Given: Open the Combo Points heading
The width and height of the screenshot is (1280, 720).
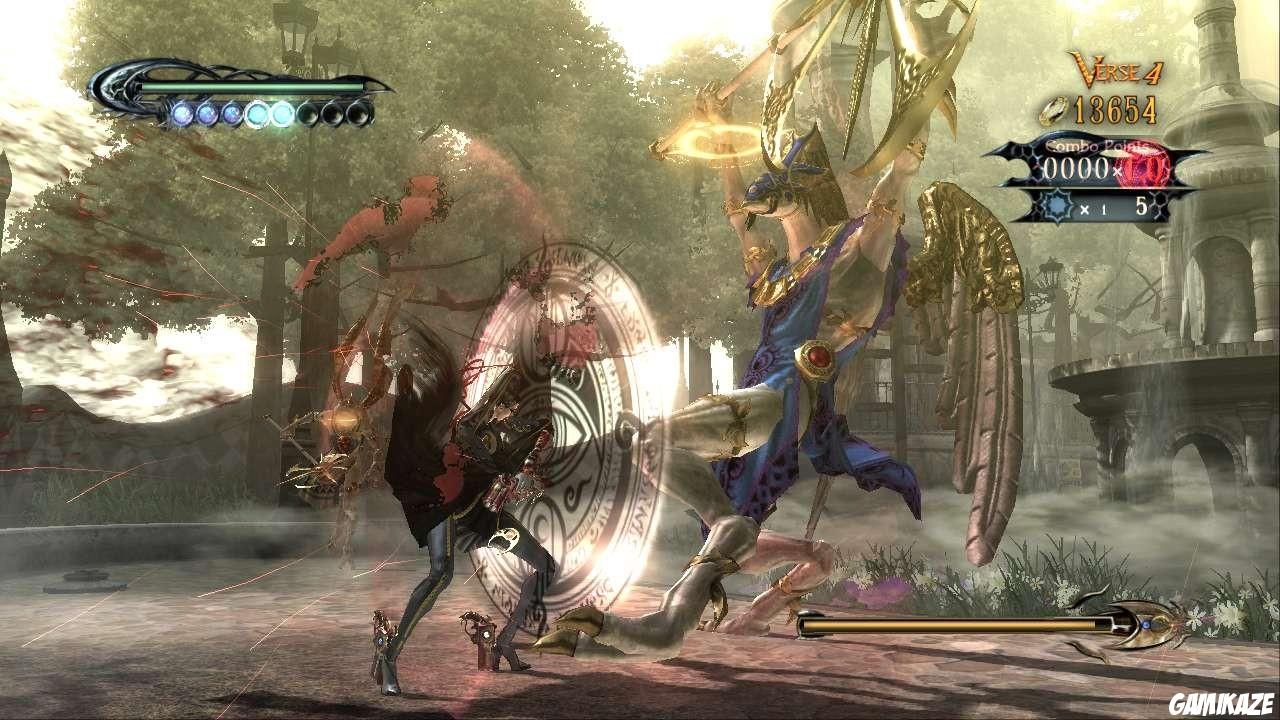Looking at the screenshot, I should [x=1095, y=148].
